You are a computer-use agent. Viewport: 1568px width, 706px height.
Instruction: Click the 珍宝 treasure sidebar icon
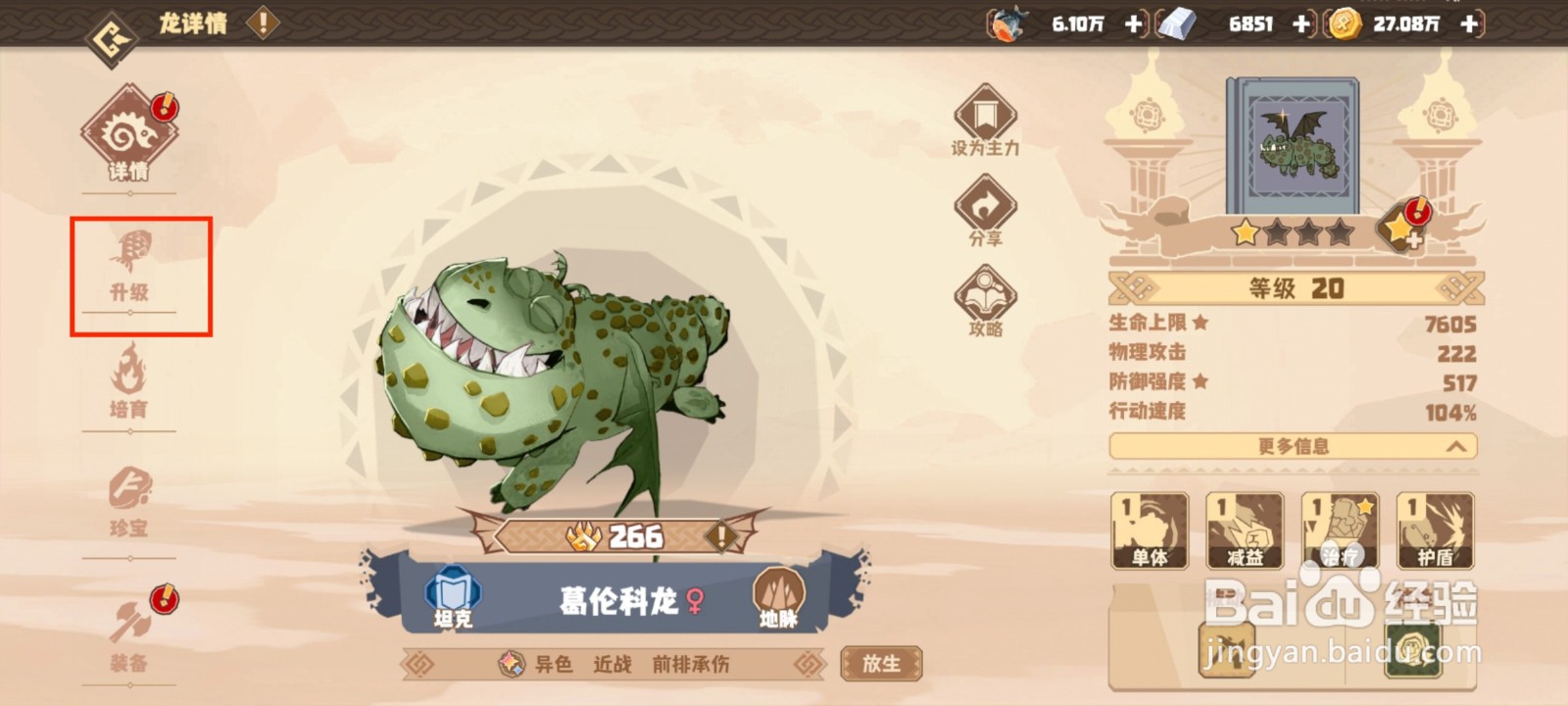tap(130, 500)
